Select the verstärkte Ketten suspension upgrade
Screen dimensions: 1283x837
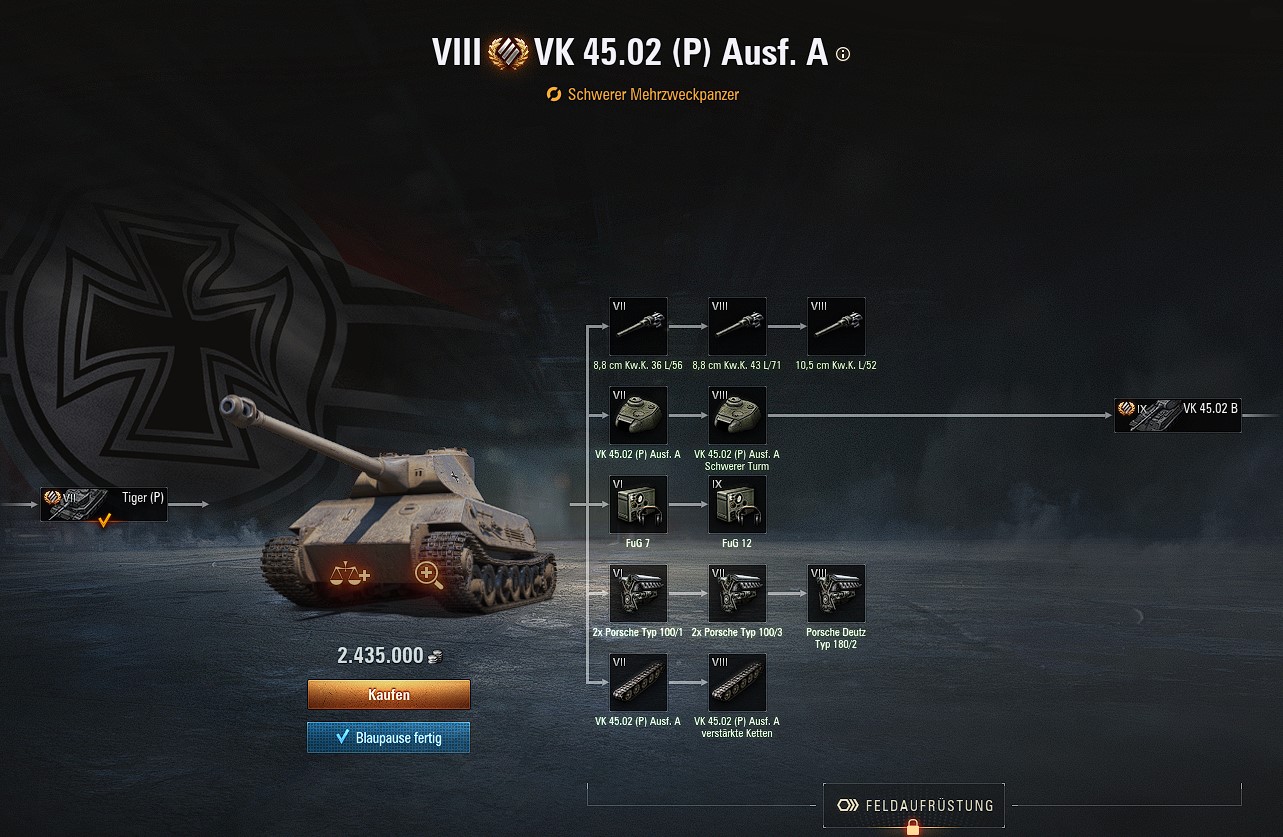(x=737, y=681)
